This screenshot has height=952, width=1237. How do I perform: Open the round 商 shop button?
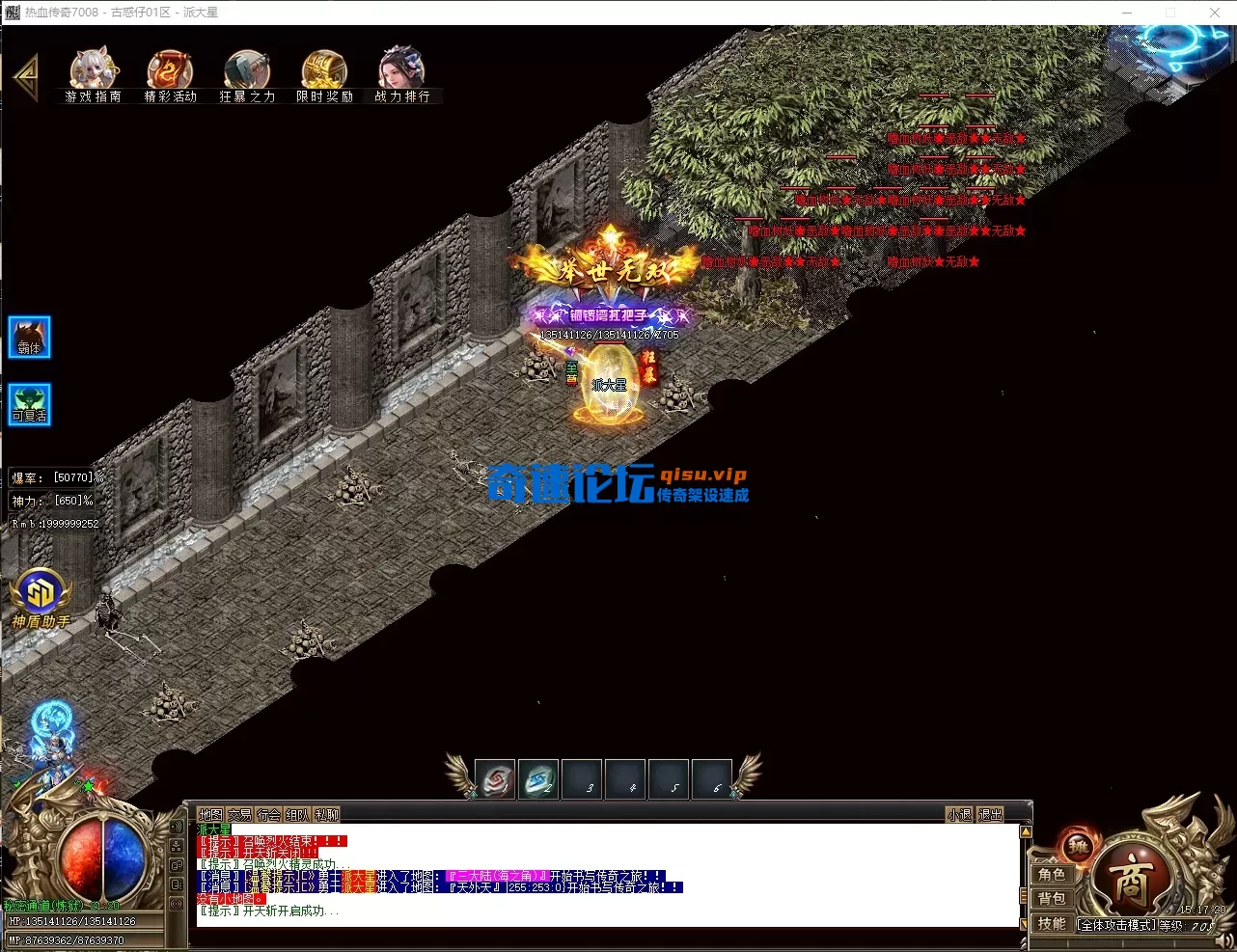pos(1129,881)
